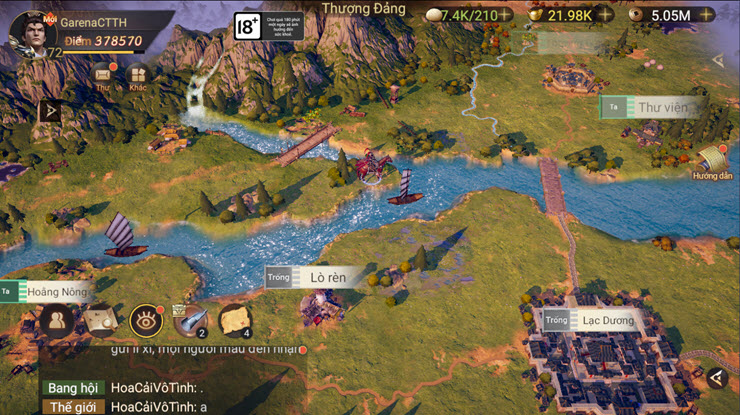Viewport: 740px width, 415px height.
Task: Select the Hoàng Nông location label
Action: (57, 292)
